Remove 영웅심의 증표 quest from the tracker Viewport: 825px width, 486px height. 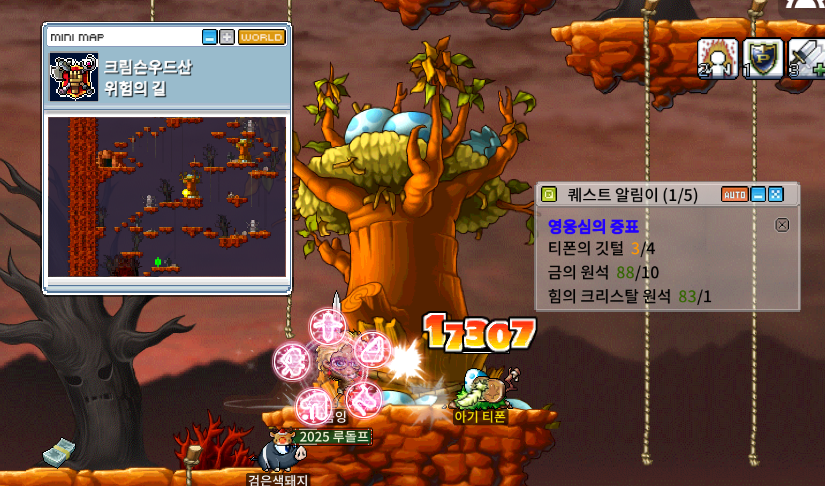click(x=782, y=225)
